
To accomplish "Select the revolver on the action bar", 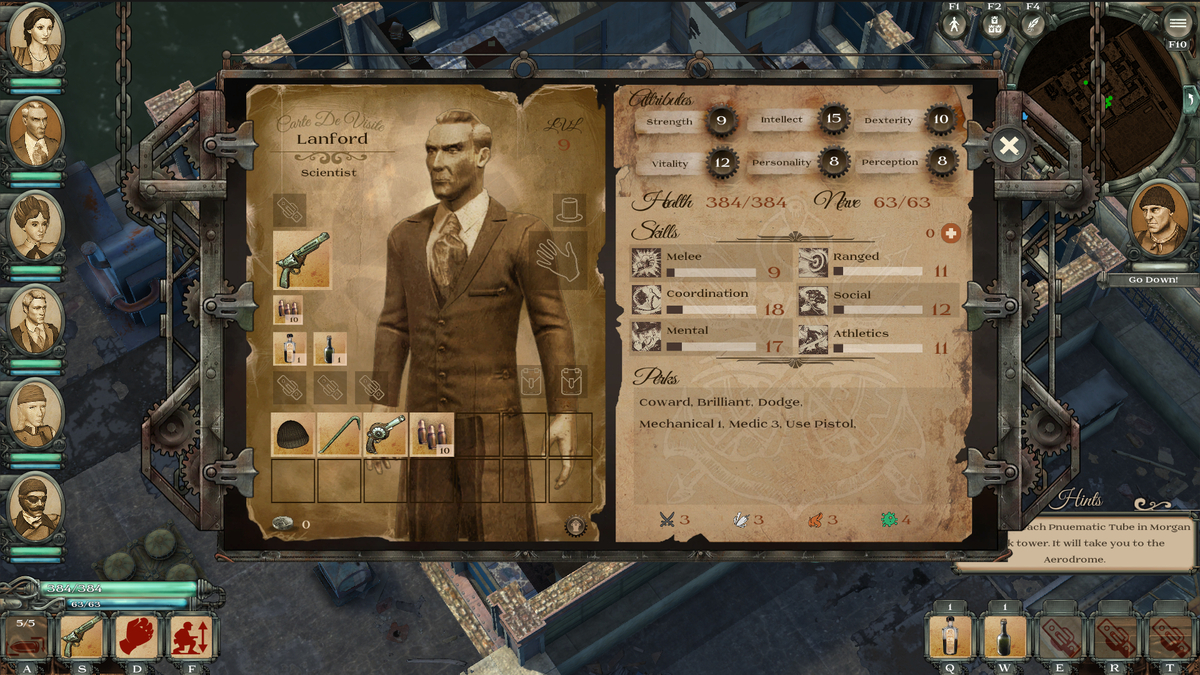I will click(82, 636).
